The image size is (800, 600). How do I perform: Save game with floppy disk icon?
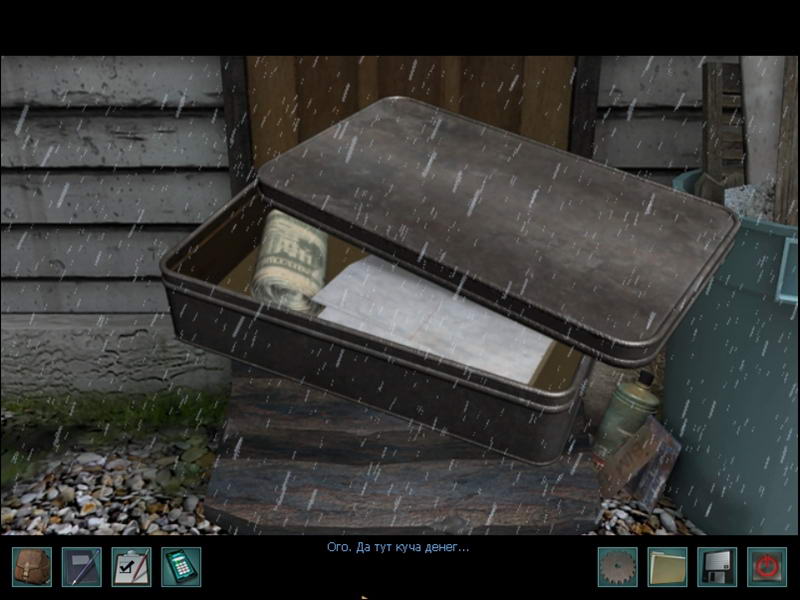point(717,567)
